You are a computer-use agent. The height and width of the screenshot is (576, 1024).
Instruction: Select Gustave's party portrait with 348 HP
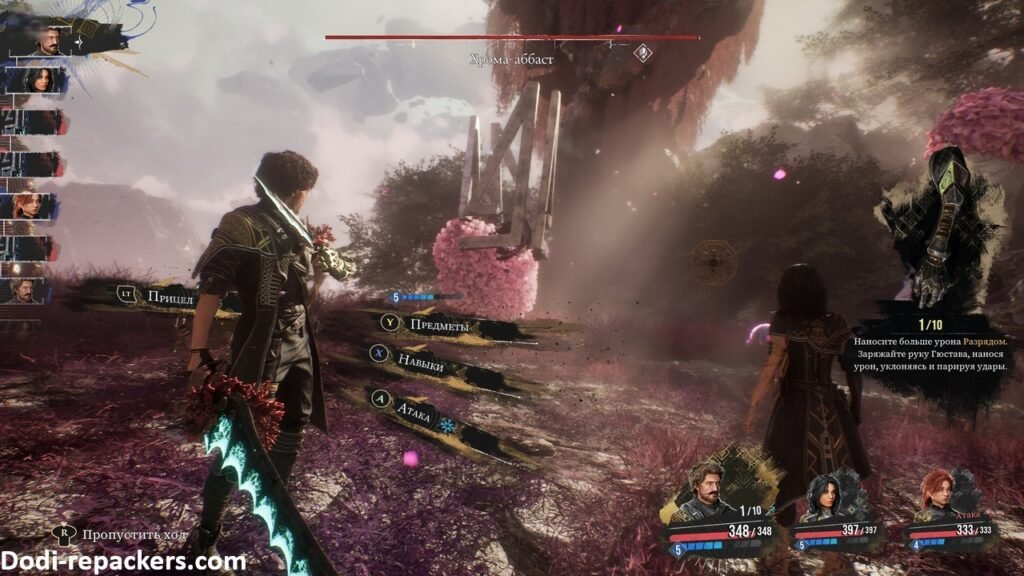tap(708, 492)
